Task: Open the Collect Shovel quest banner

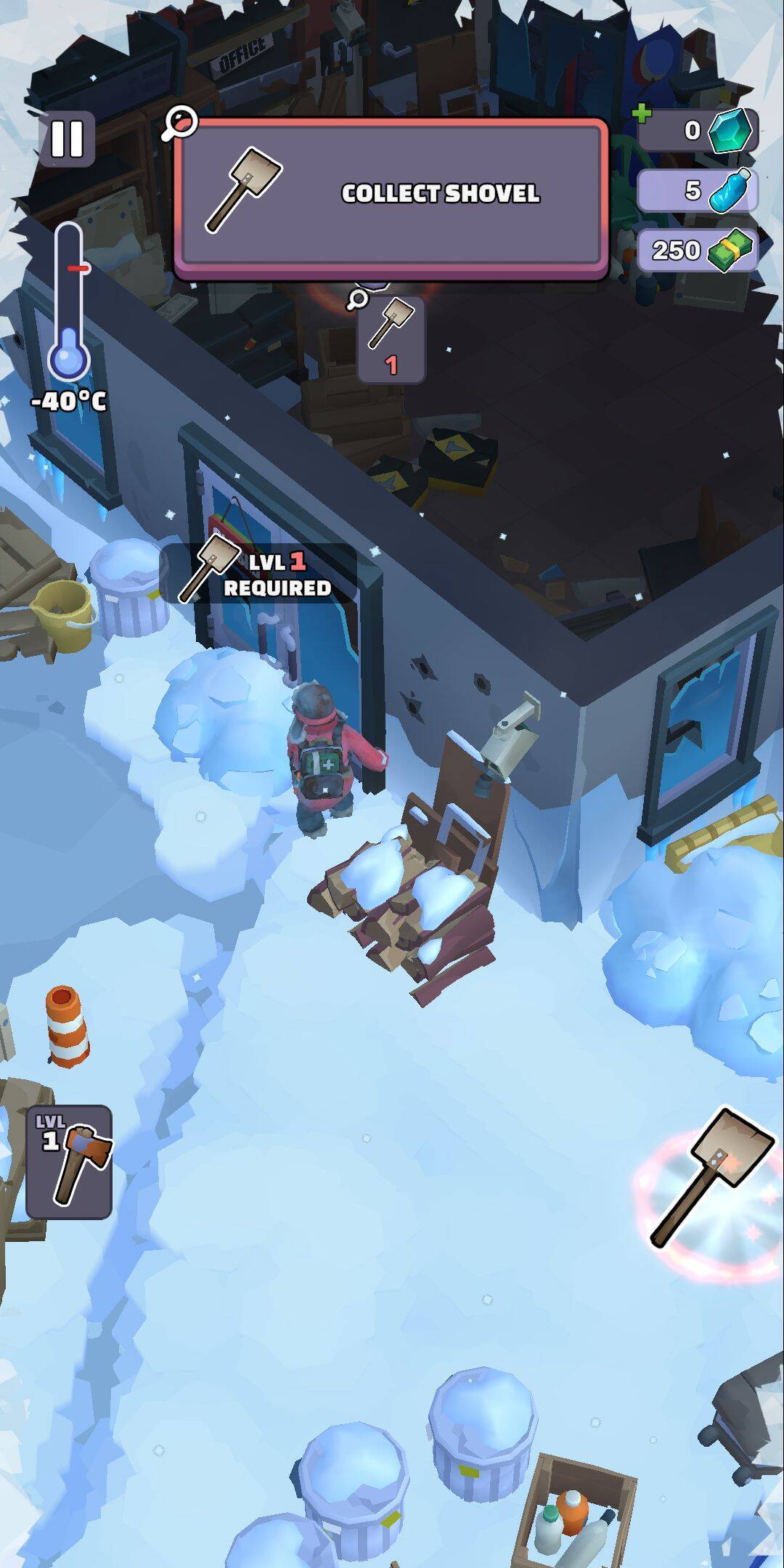Action: click(x=391, y=195)
